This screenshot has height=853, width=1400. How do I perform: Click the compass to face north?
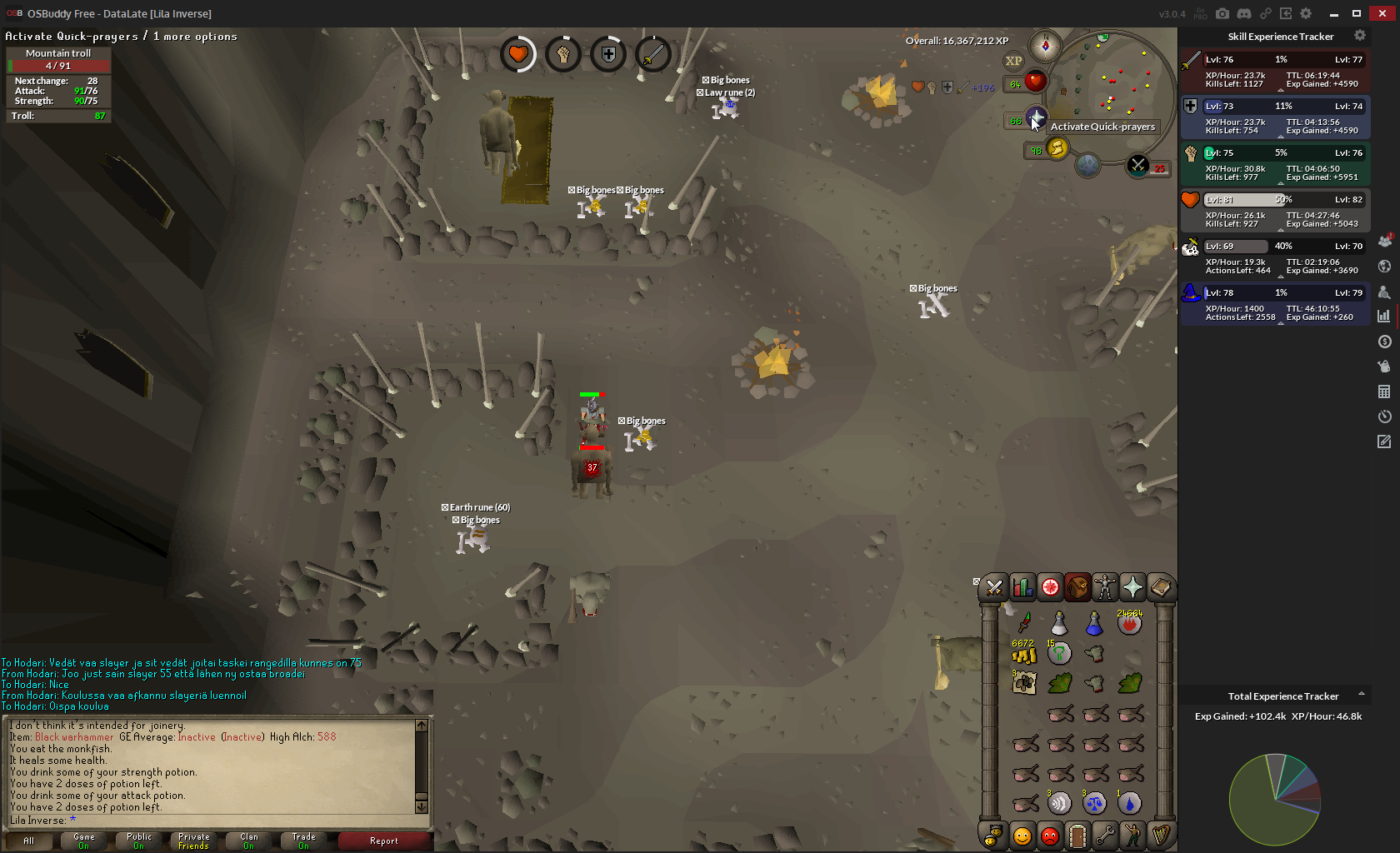pos(1045,46)
